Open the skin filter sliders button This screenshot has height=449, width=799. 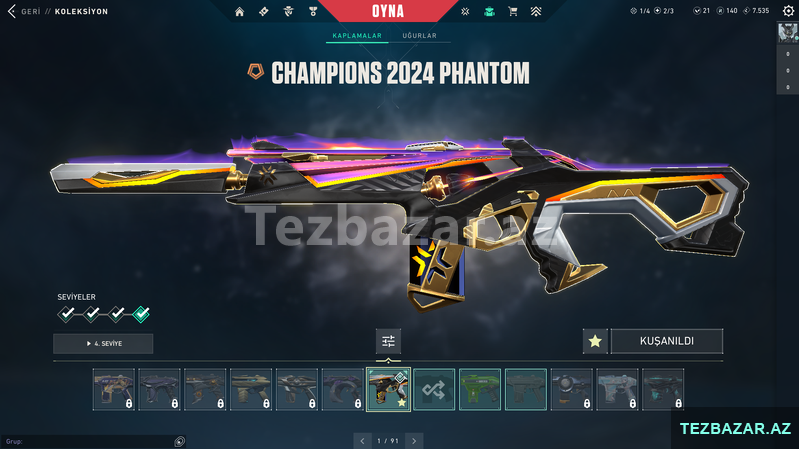click(389, 341)
